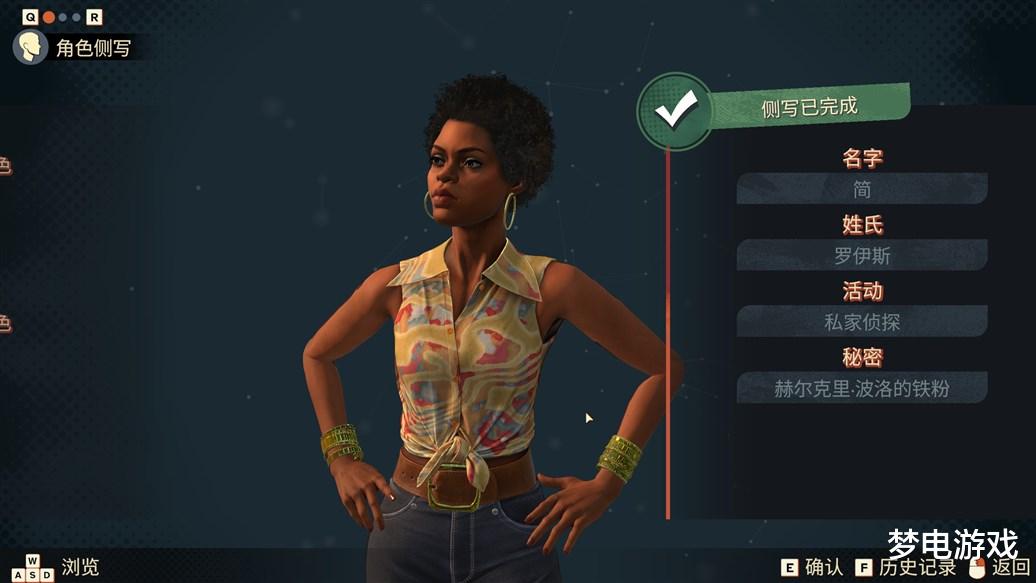Click the 角色侧写 head profile icon
1036x583 pixels.
tap(30, 47)
